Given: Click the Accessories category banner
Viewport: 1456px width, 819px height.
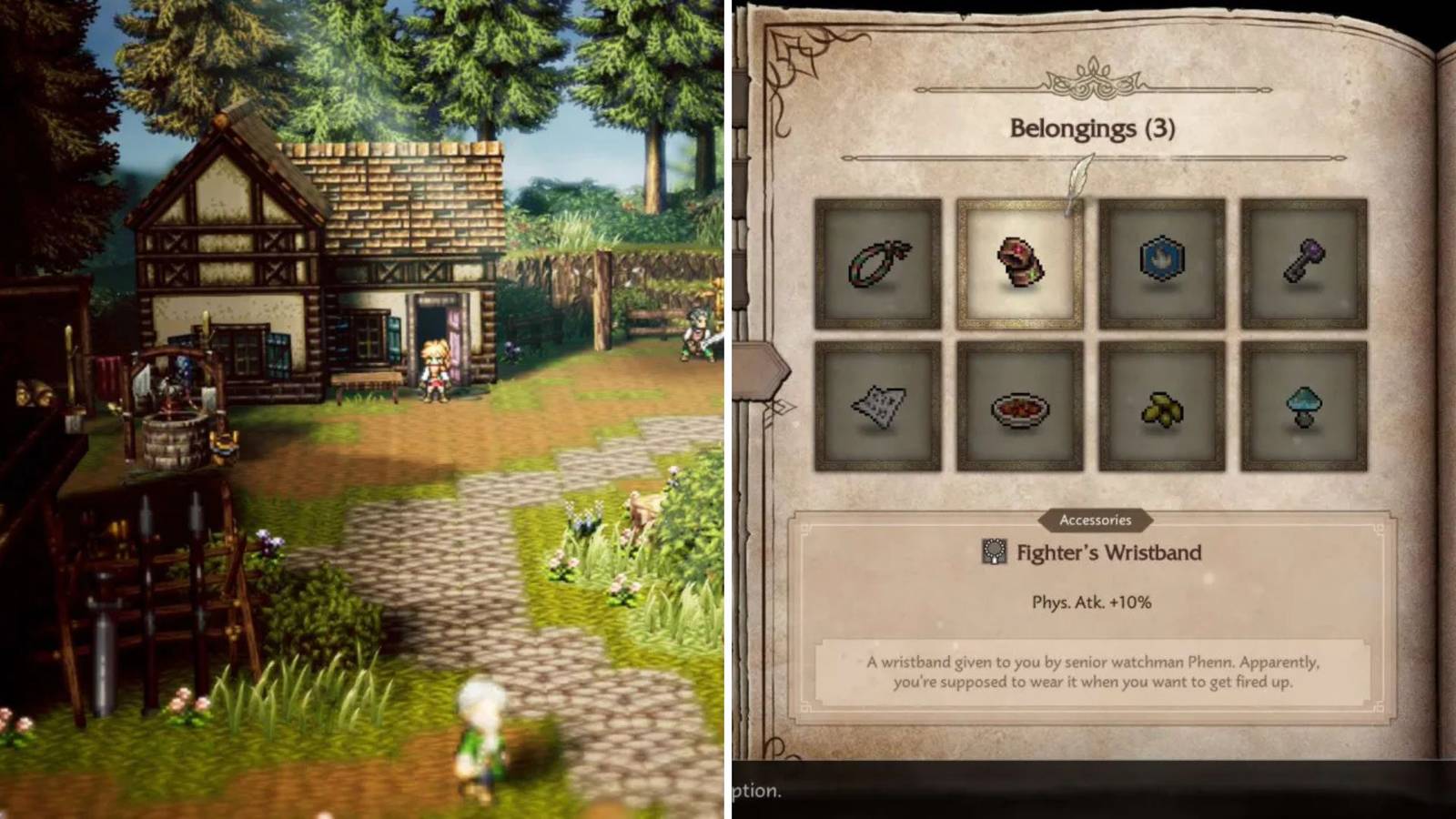Looking at the screenshot, I should [x=1097, y=521].
